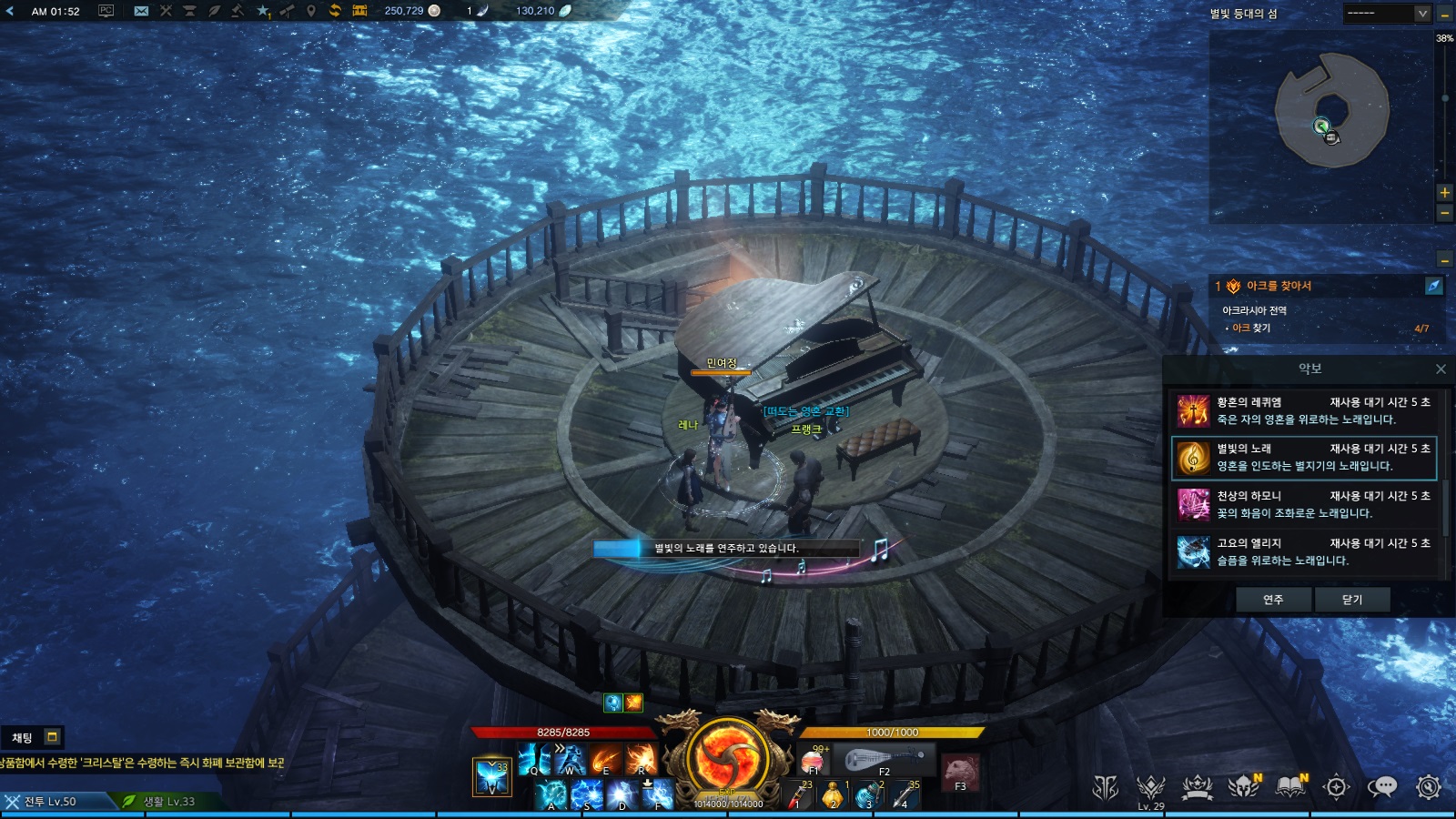
Task: Toggle the 채팅 chat window button
Action: 52,737
